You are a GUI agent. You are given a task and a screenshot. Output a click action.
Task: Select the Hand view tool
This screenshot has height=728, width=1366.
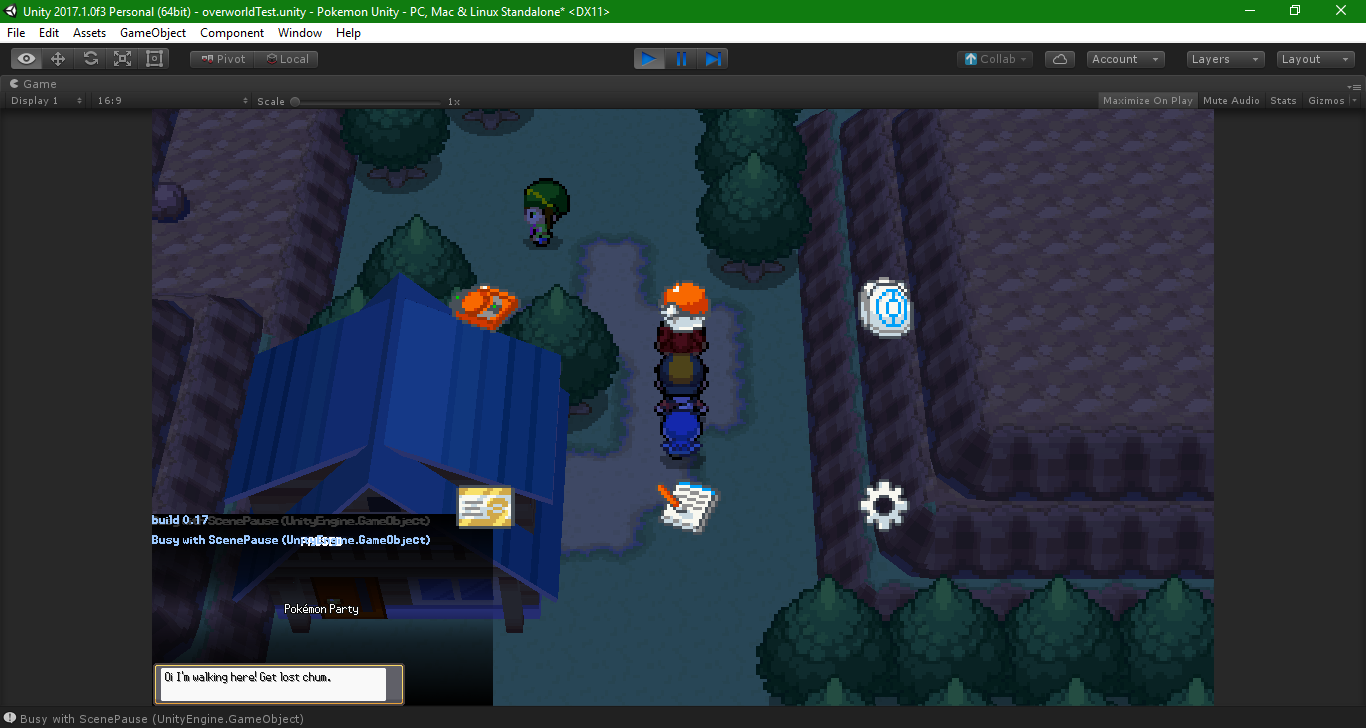click(25, 58)
